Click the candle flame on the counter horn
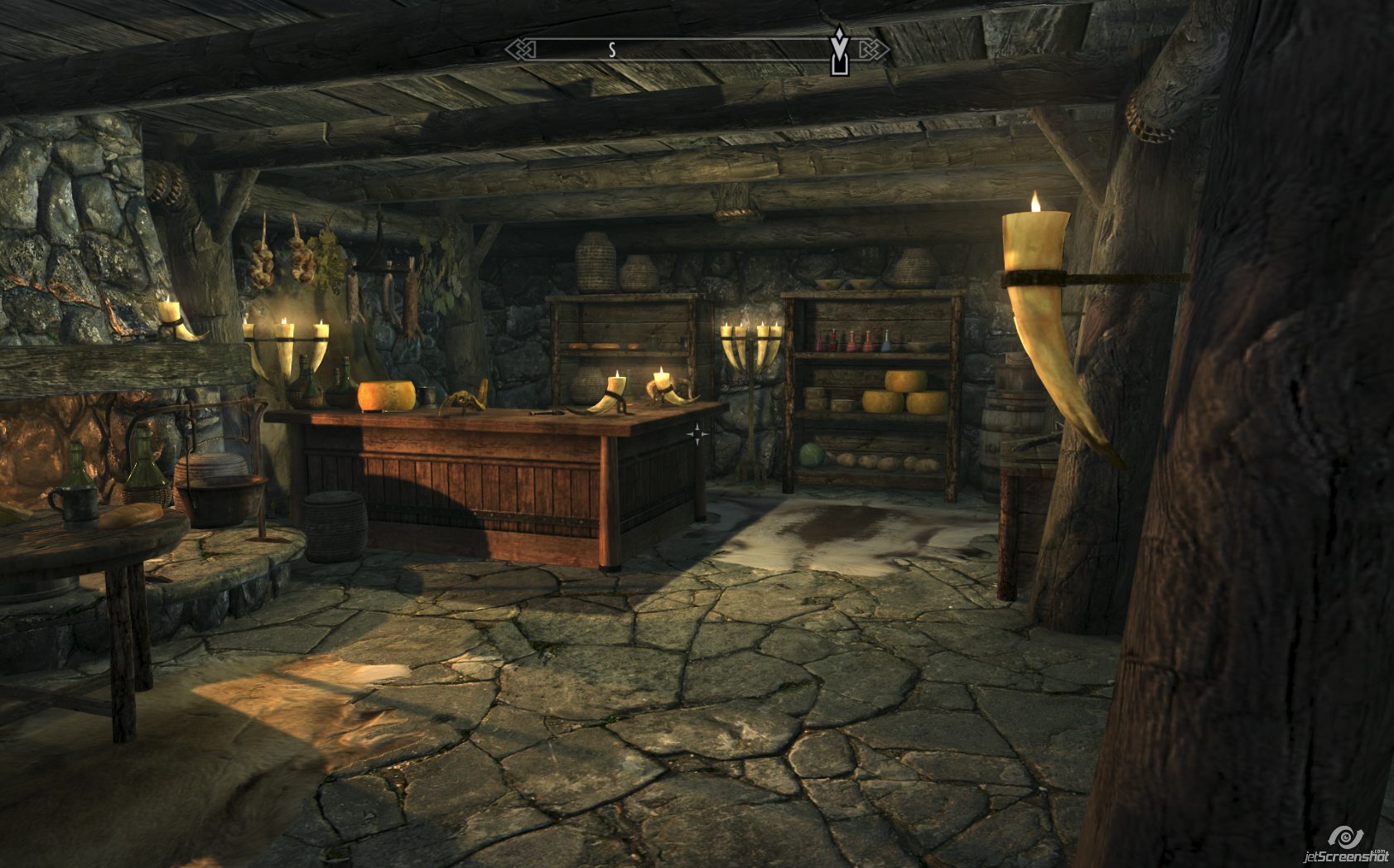This screenshot has width=1394, height=868. click(x=616, y=371)
